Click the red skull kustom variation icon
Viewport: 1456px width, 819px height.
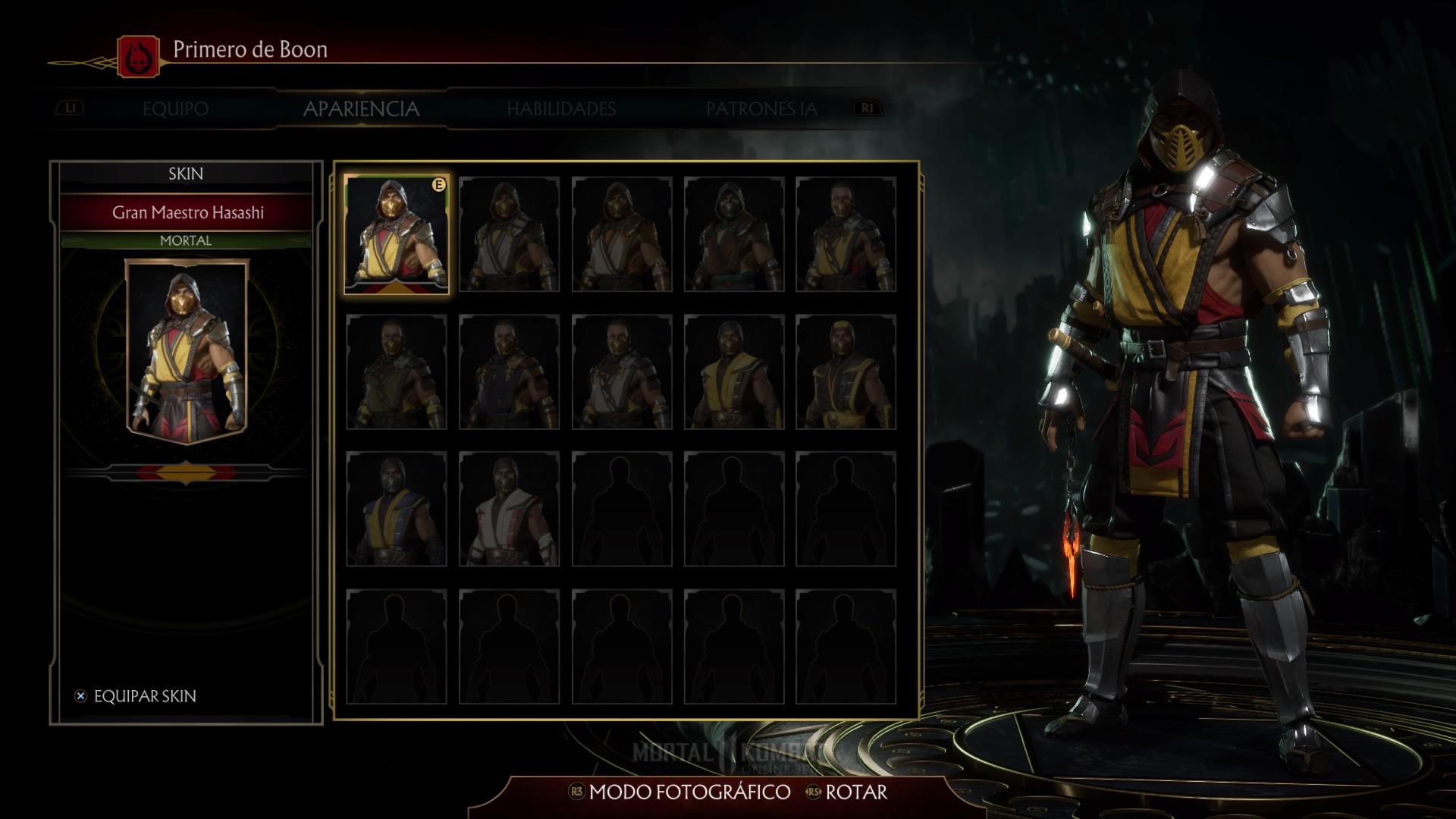(x=139, y=57)
